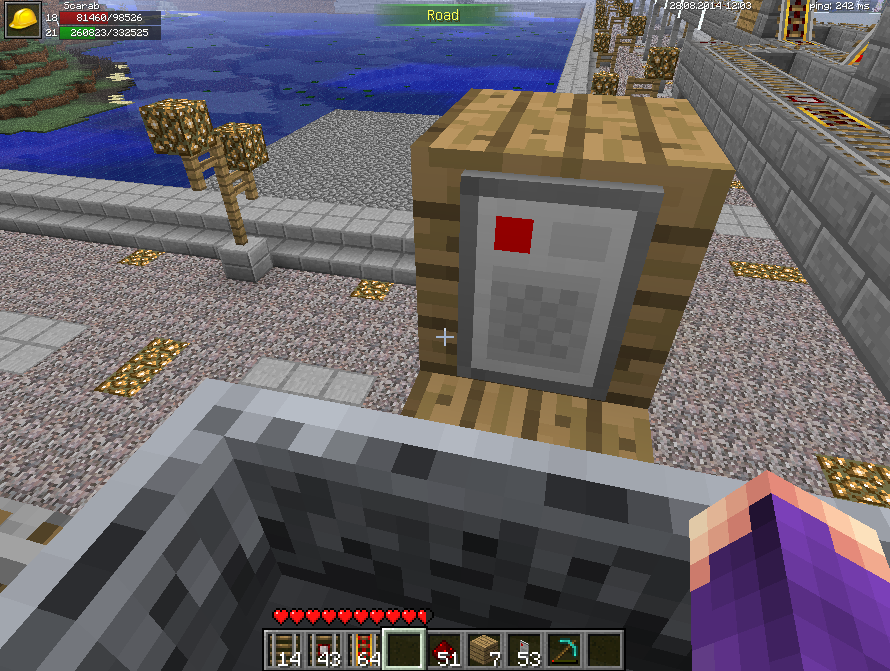
Task: Select the detector rail stack of 43
Action: [x=325, y=649]
